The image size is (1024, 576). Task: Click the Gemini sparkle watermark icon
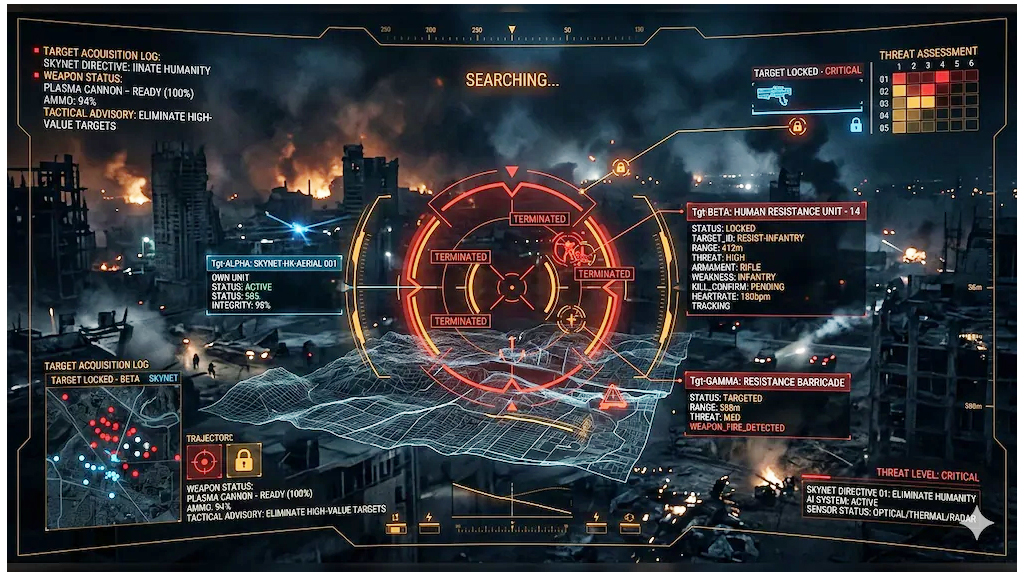[x=977, y=523]
